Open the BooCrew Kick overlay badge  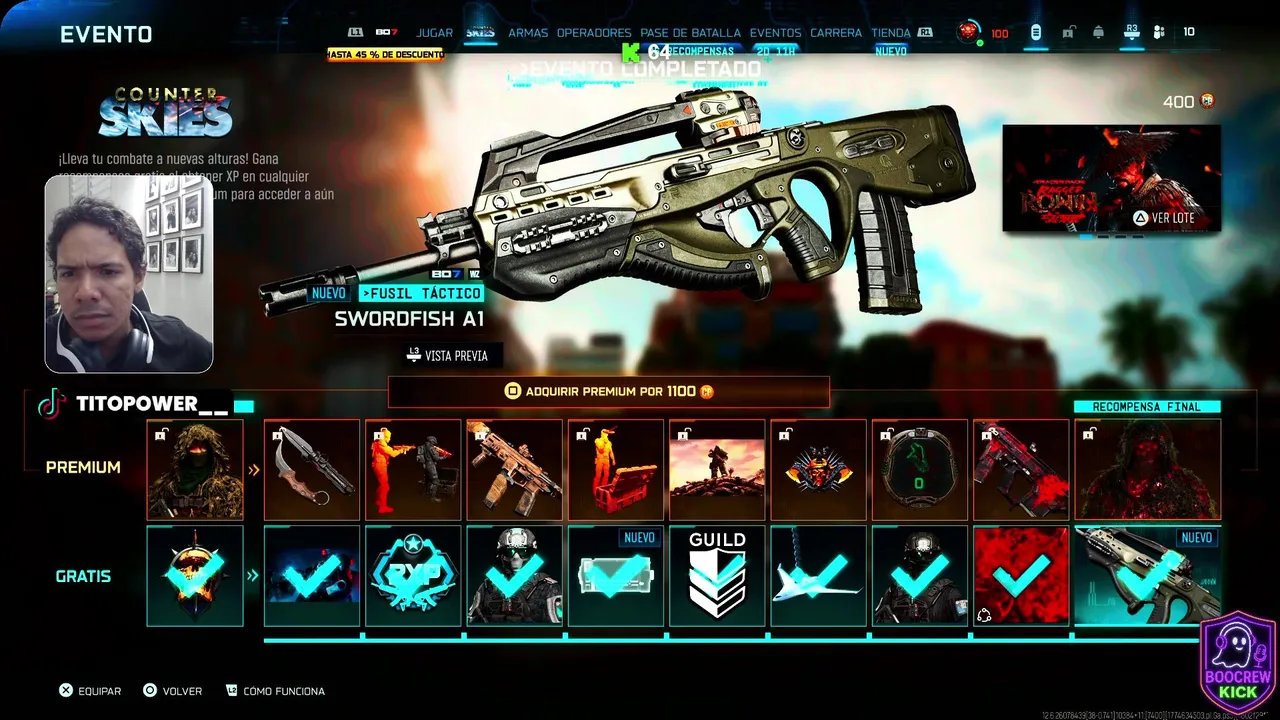pyautogui.click(x=1238, y=664)
